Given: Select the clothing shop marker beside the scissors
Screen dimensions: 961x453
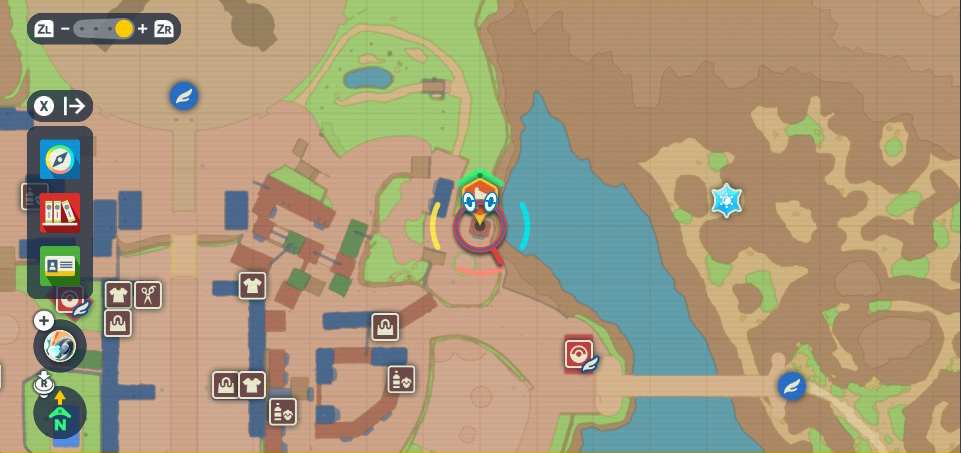Looking at the screenshot, I should 119,295.
